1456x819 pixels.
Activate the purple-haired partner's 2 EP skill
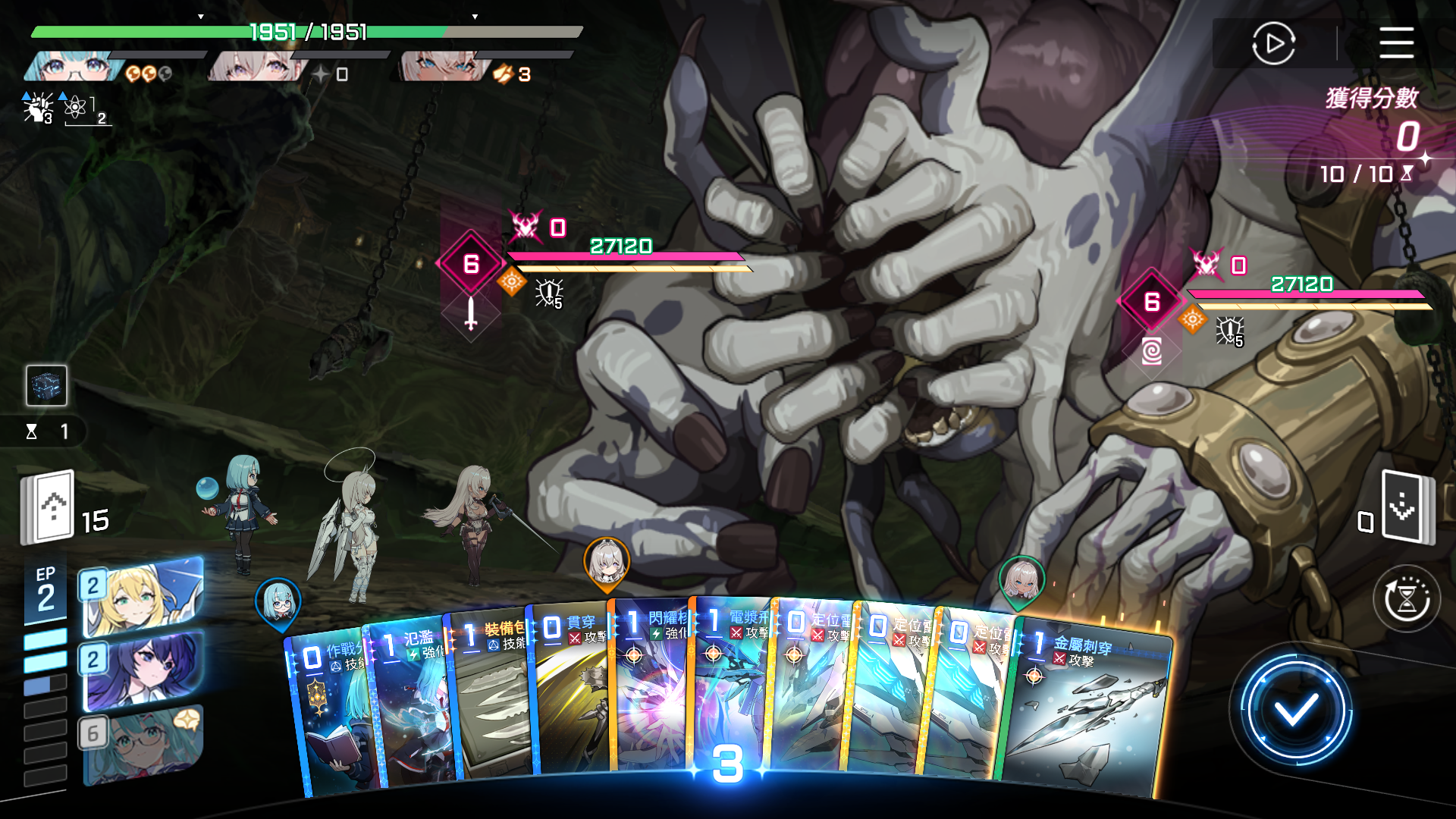tap(143, 669)
